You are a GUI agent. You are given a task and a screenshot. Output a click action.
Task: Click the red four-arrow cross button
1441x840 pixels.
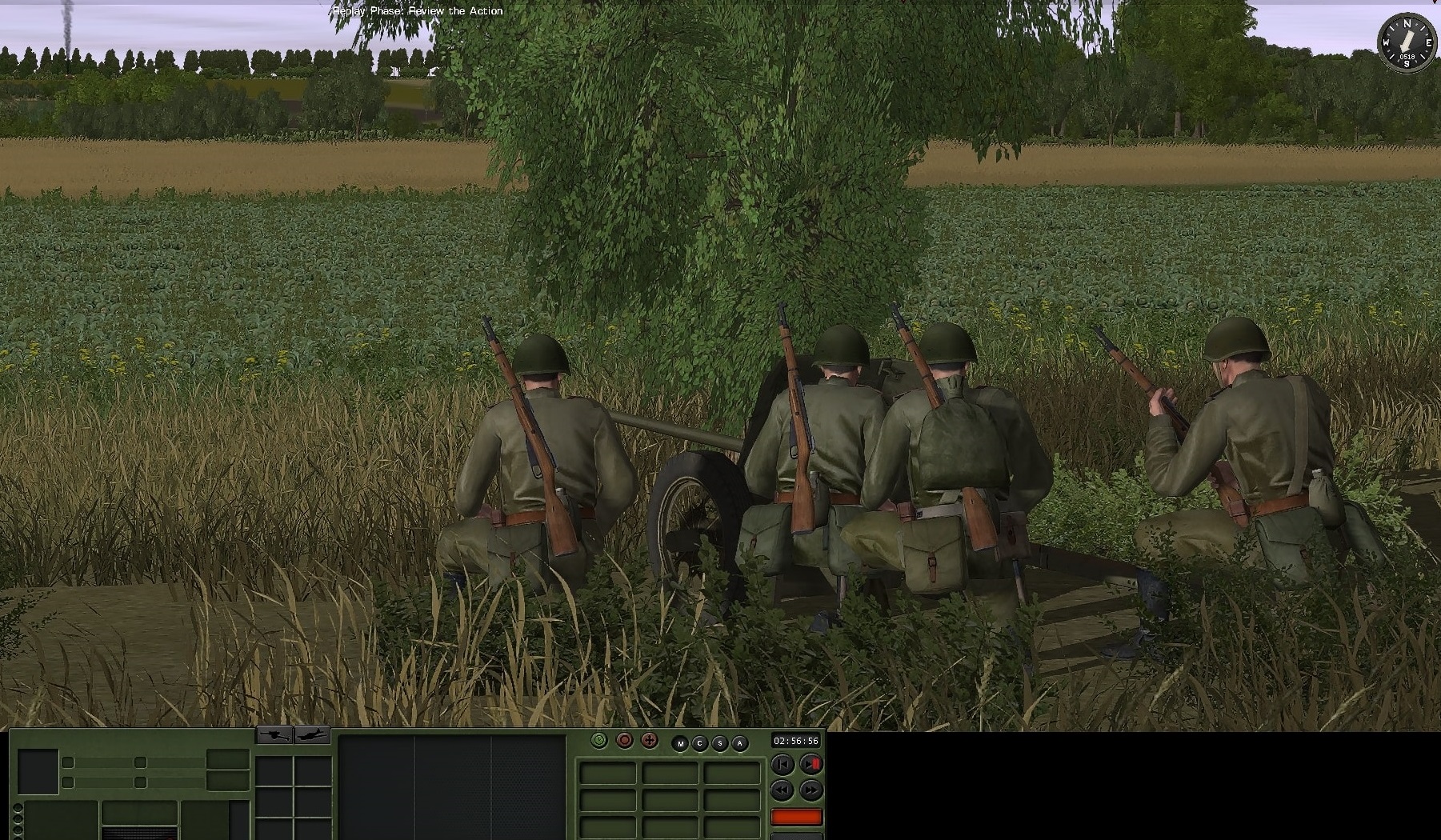(x=650, y=741)
